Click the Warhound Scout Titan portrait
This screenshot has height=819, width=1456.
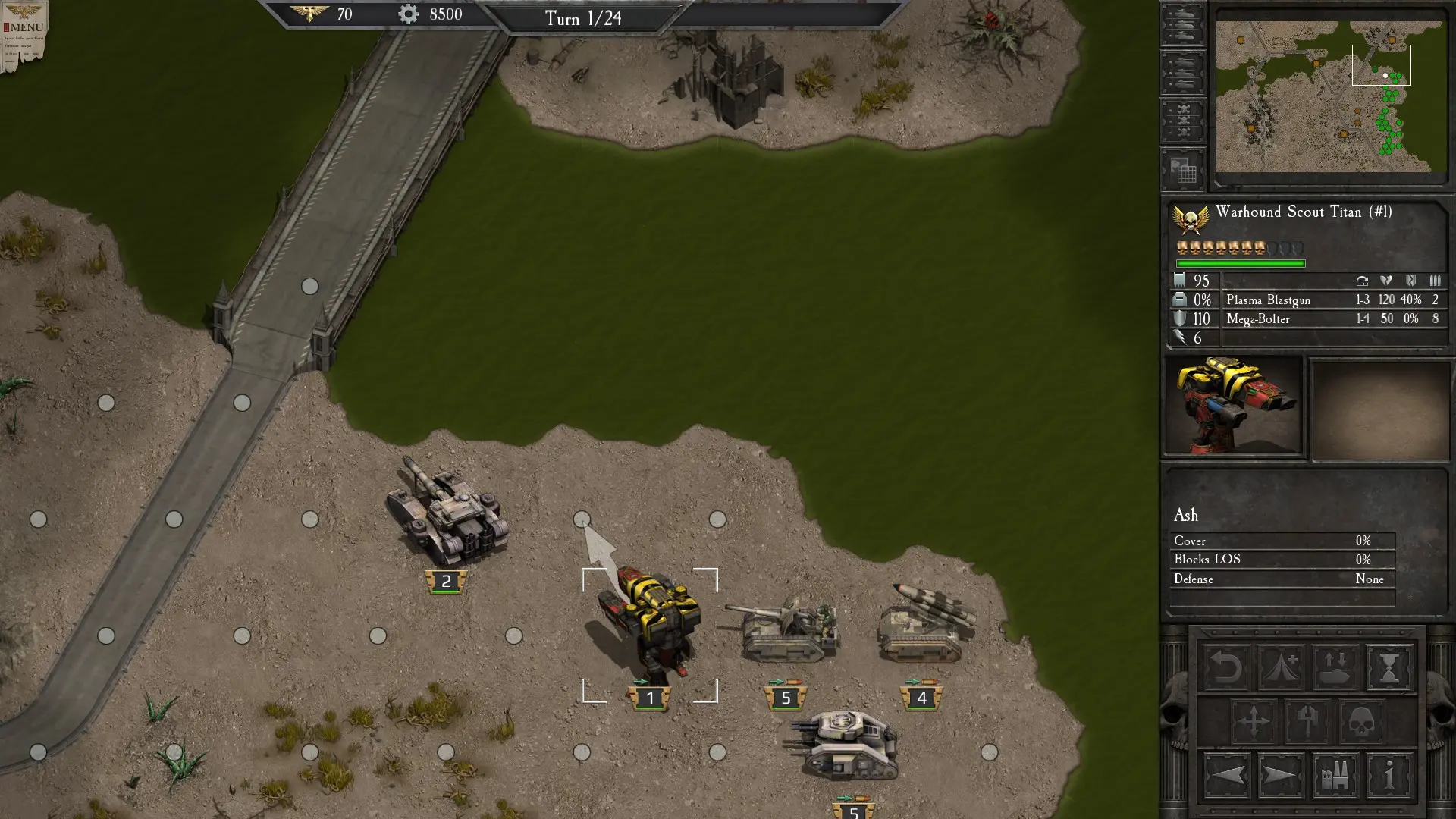[1234, 406]
